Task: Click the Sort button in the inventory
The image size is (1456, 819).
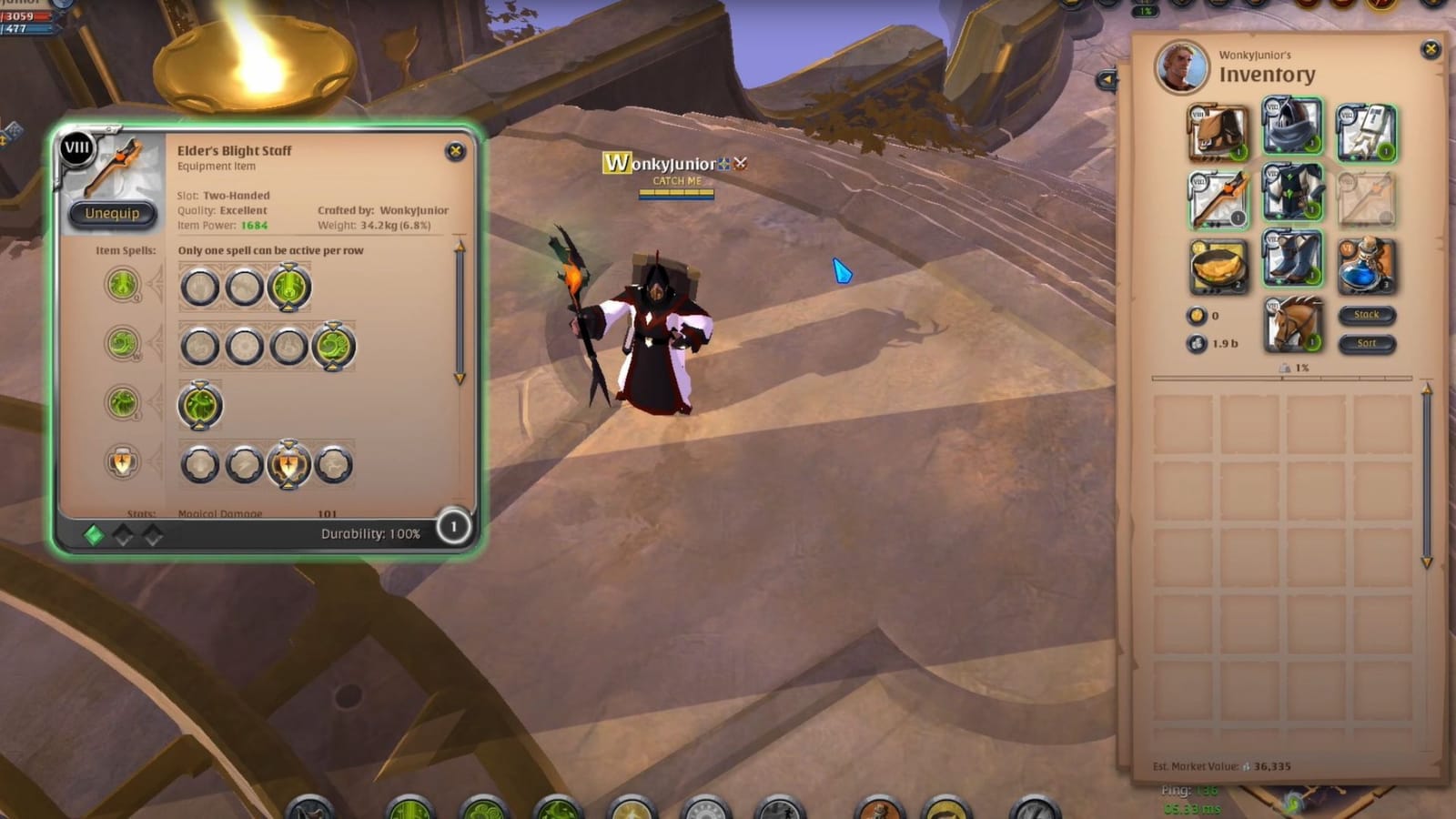Action: pyautogui.click(x=1367, y=343)
